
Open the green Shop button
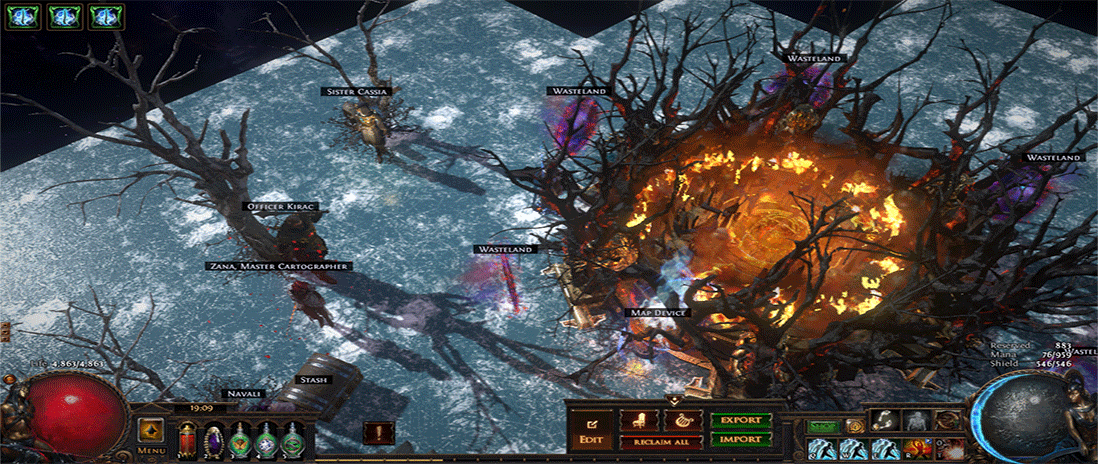click(822, 426)
